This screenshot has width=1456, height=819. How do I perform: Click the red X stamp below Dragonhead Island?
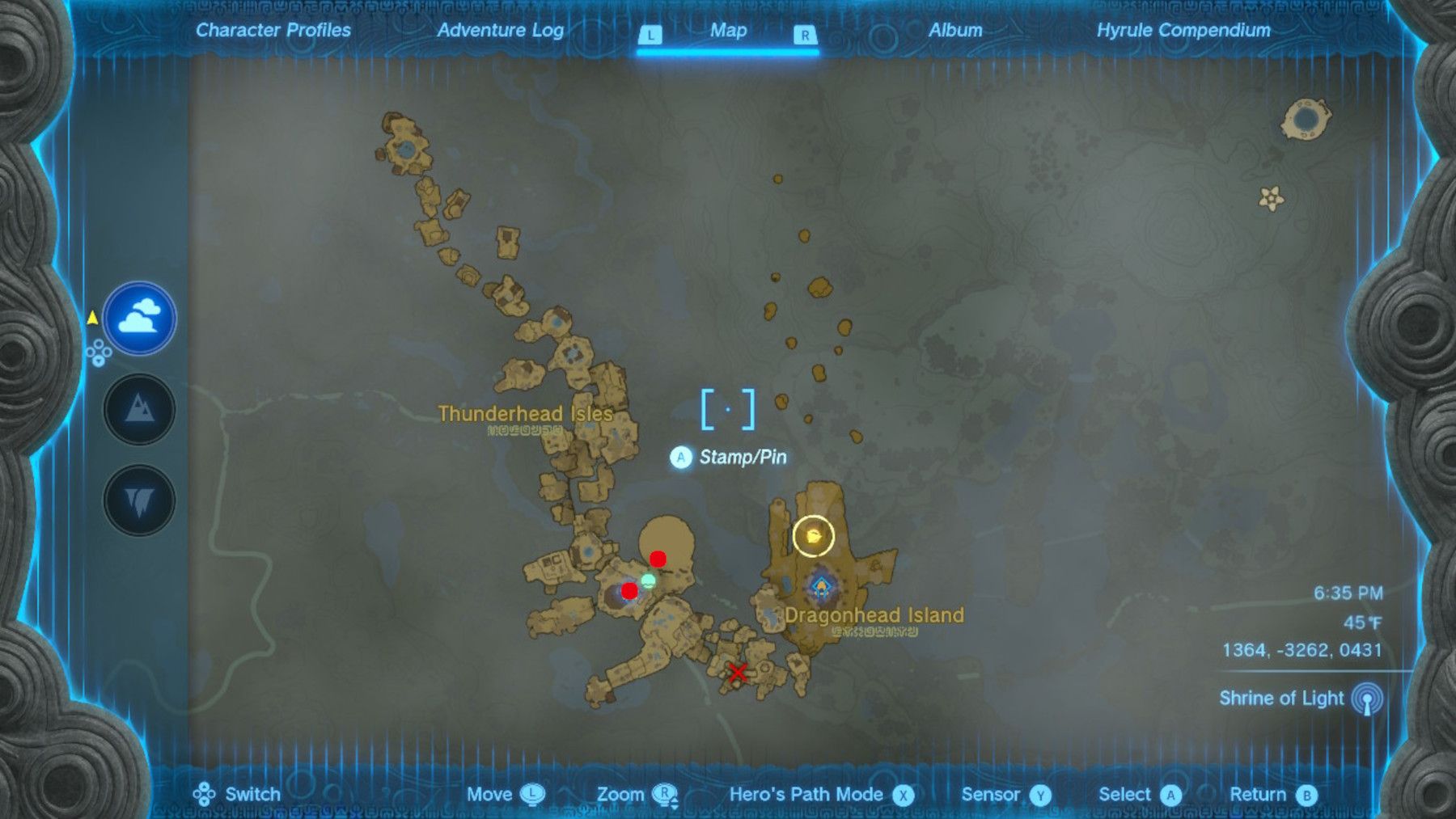click(739, 673)
